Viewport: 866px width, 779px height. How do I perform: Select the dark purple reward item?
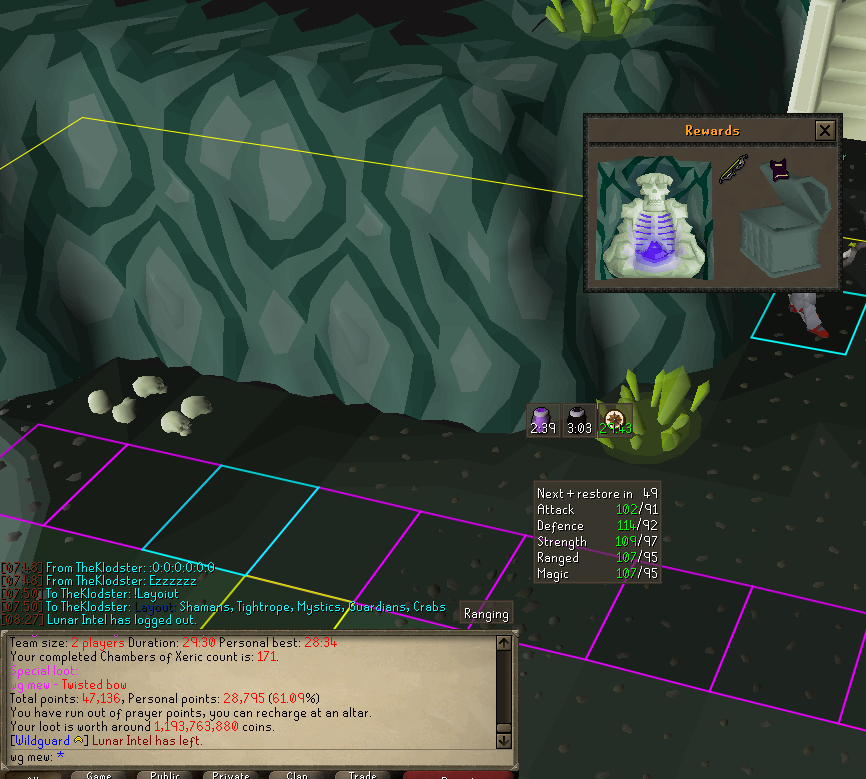[780, 170]
